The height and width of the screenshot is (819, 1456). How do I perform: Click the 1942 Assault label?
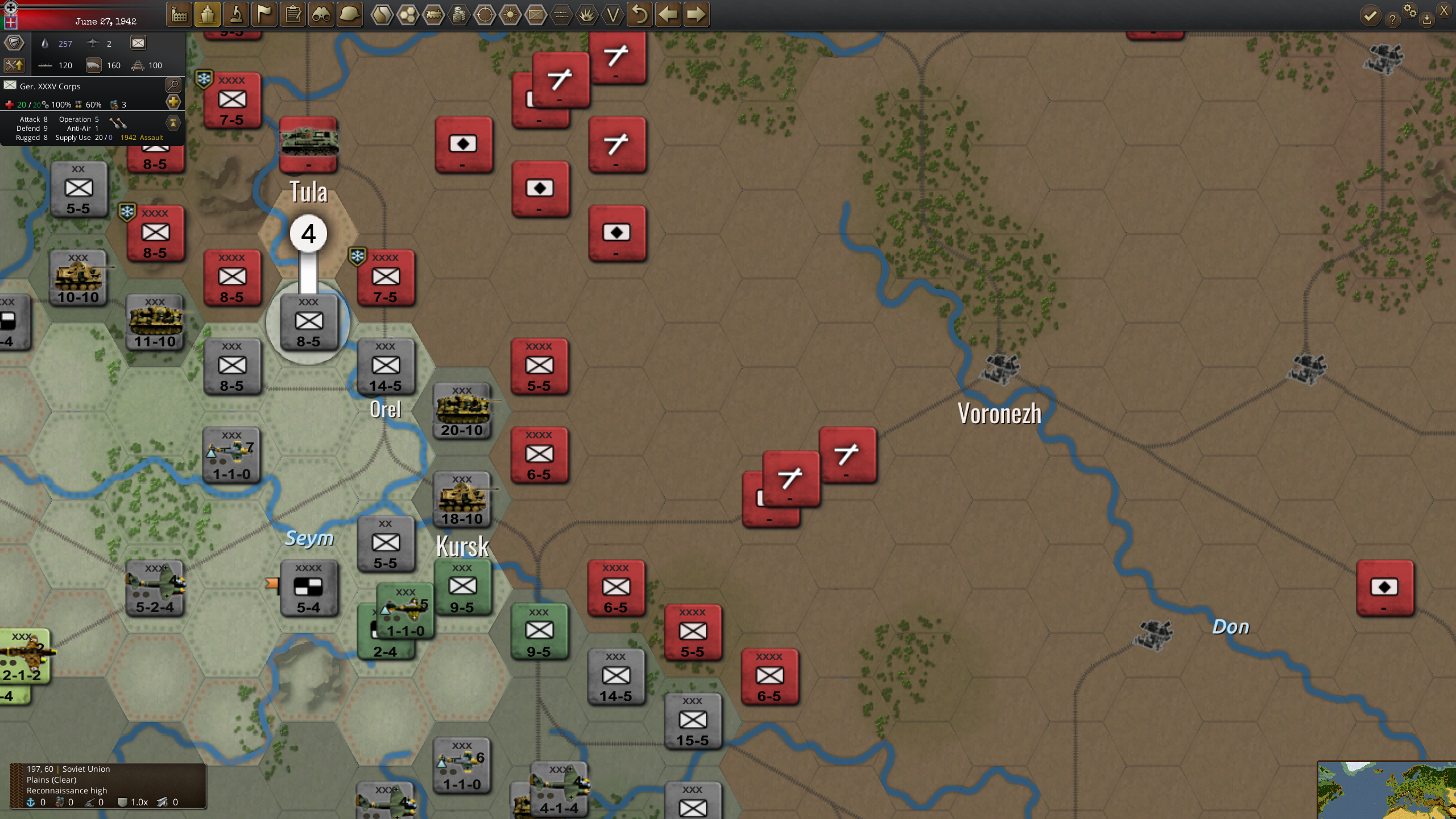pos(141,137)
